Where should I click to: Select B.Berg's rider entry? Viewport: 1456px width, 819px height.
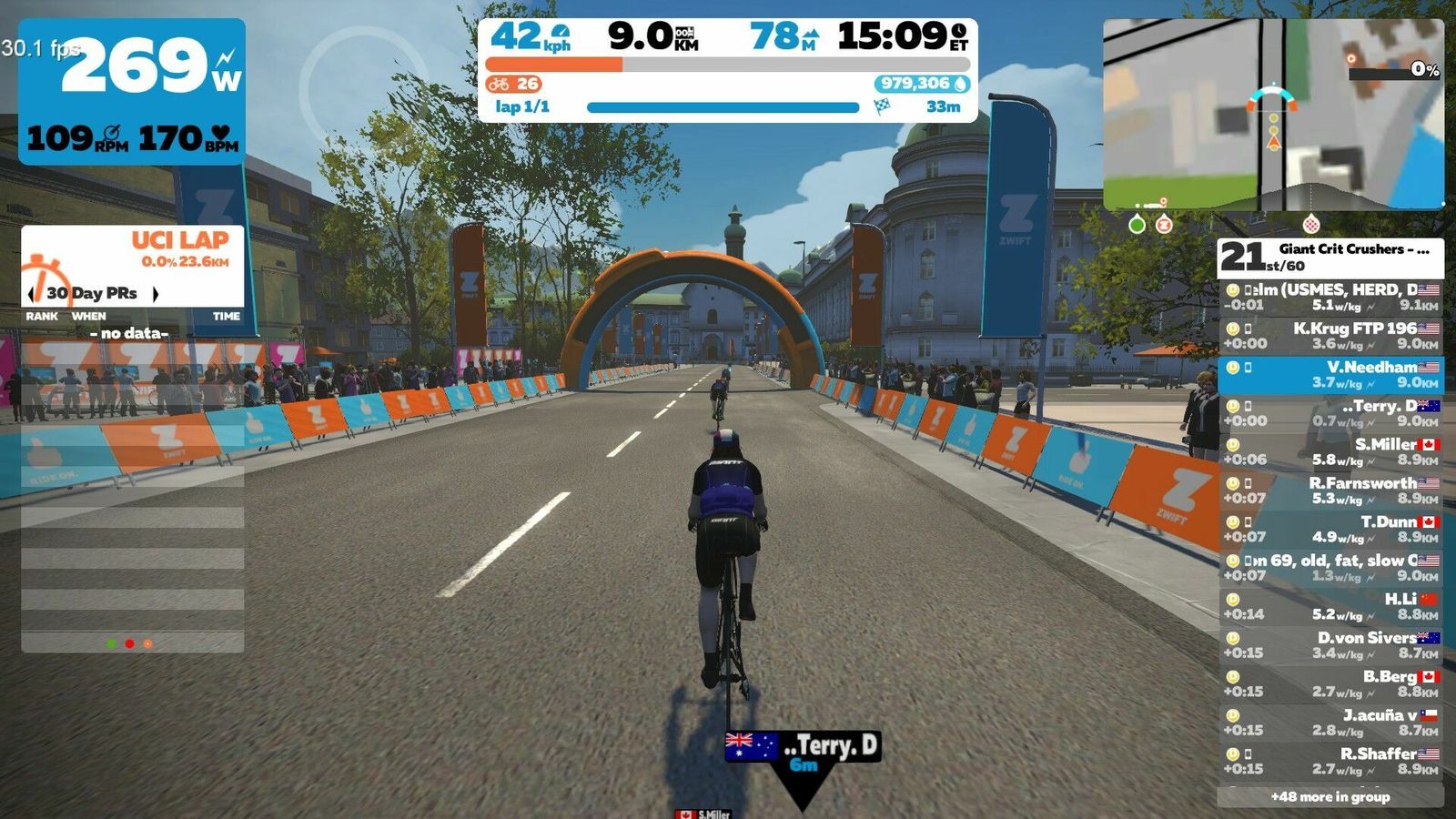pos(1330,684)
